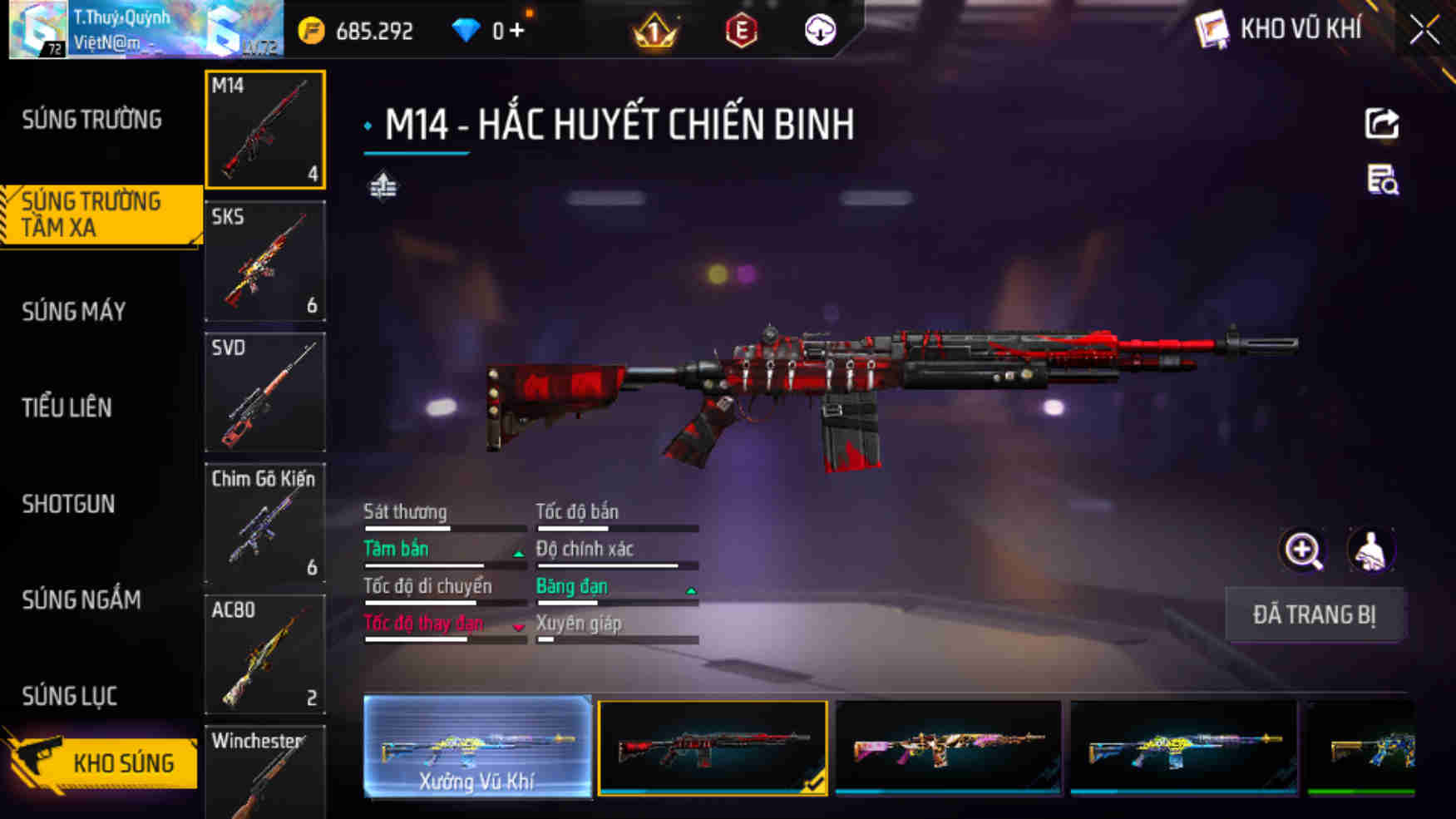Select the SVD weapon thumbnail
Viewport: 1456px width, 819px height.
pos(265,392)
